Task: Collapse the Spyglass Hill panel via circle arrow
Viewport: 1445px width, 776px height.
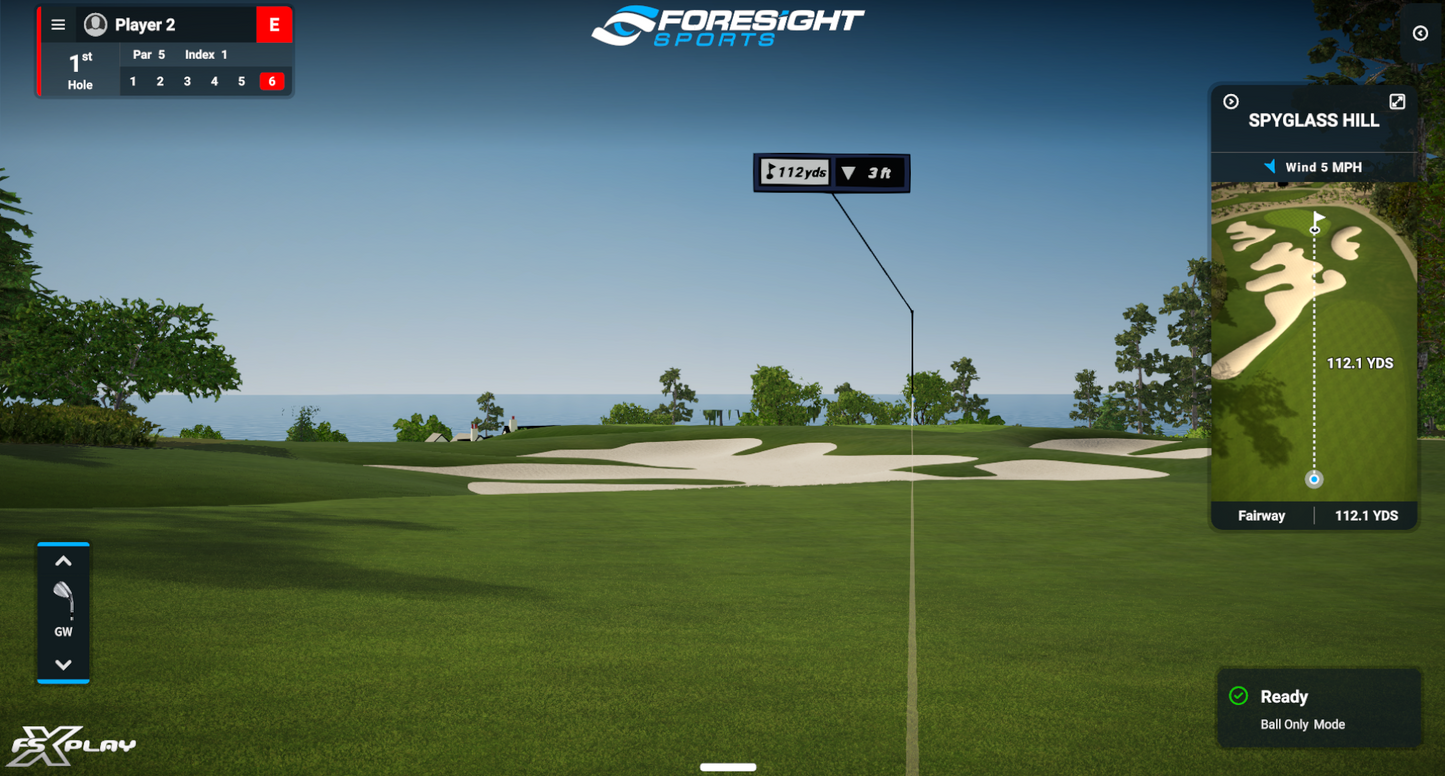Action: [x=1229, y=100]
